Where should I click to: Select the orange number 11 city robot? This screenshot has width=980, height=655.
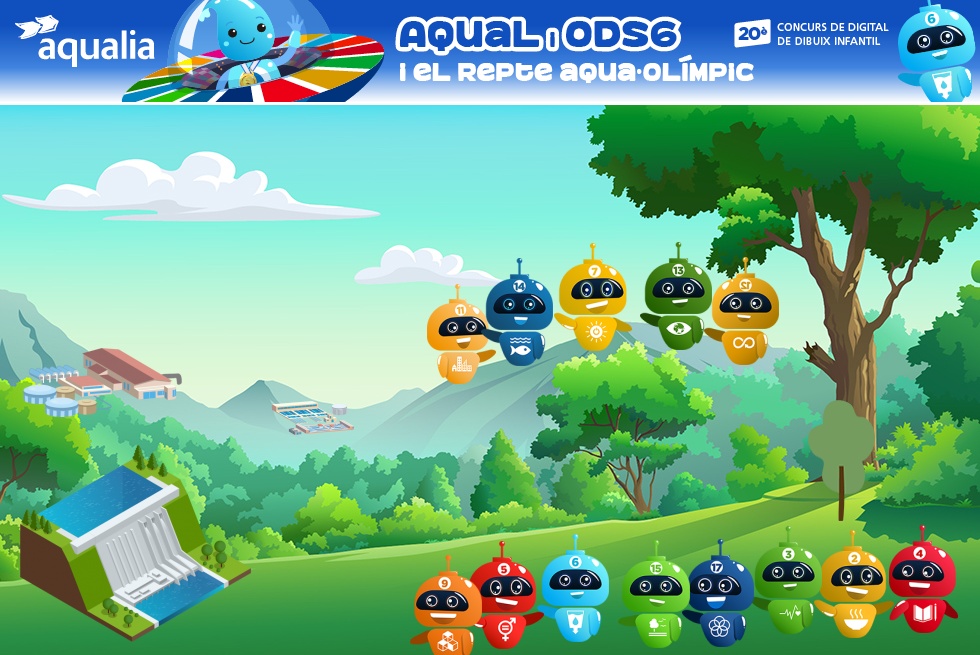click(x=456, y=338)
